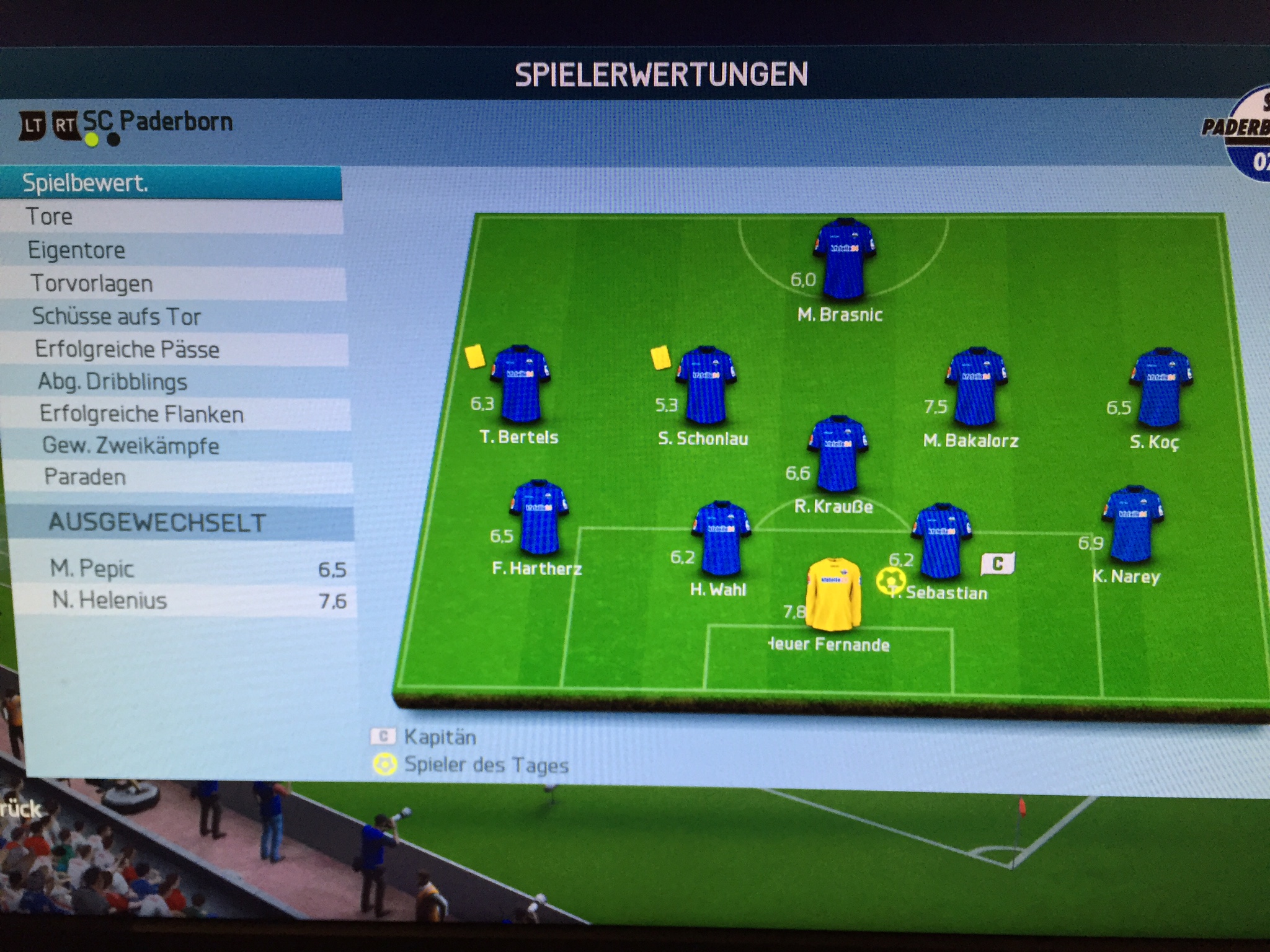Choose H. Wahl on the pitch
The image size is (1270, 952).
pyautogui.click(x=721, y=539)
